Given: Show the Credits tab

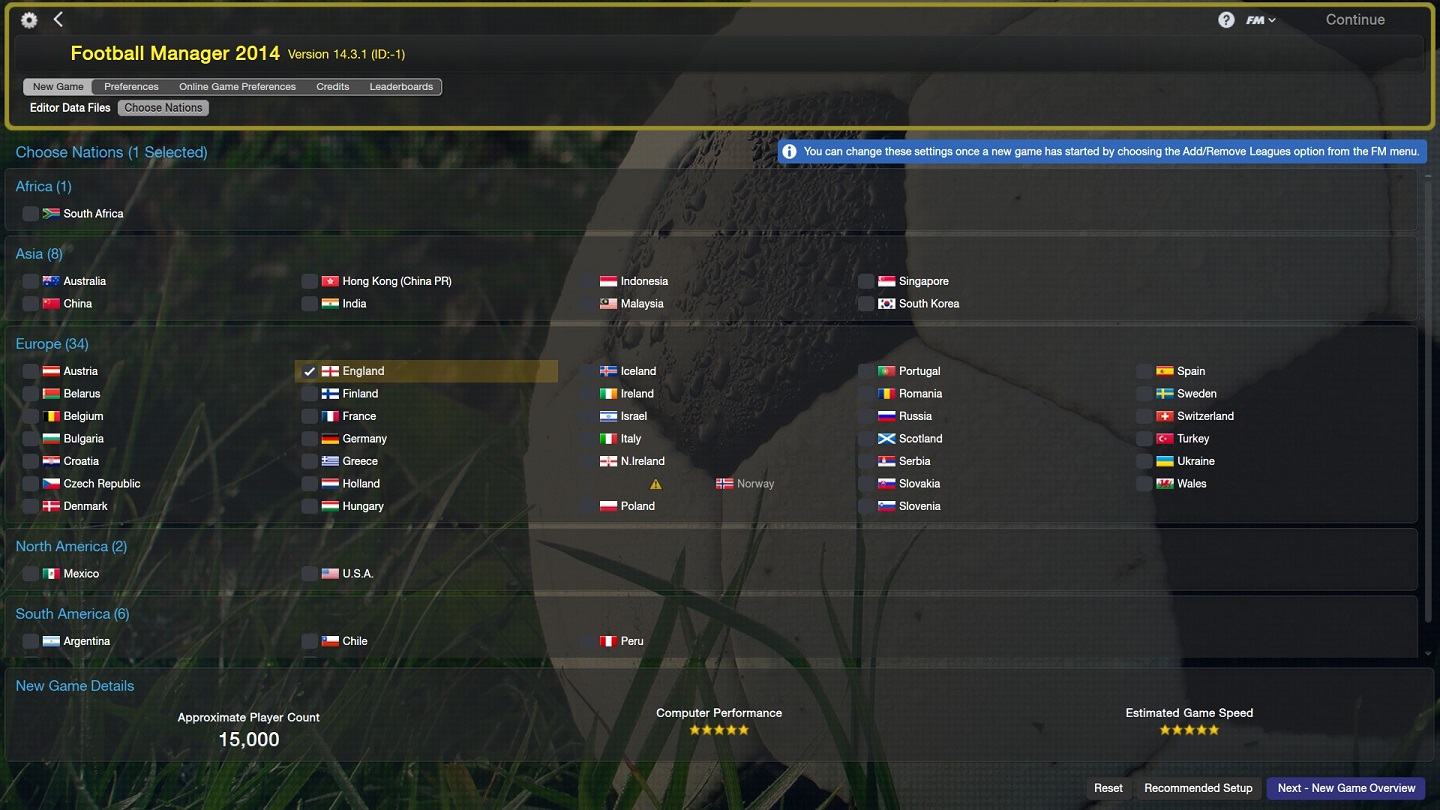Looking at the screenshot, I should click(333, 87).
